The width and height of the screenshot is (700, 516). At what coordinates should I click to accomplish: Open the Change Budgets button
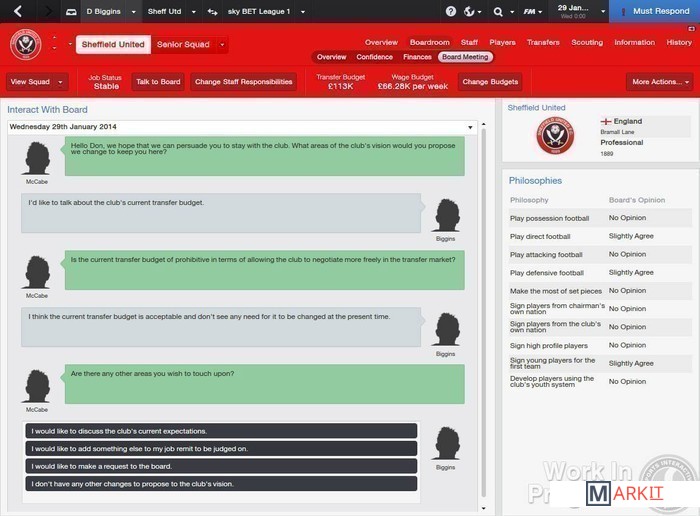(x=490, y=82)
